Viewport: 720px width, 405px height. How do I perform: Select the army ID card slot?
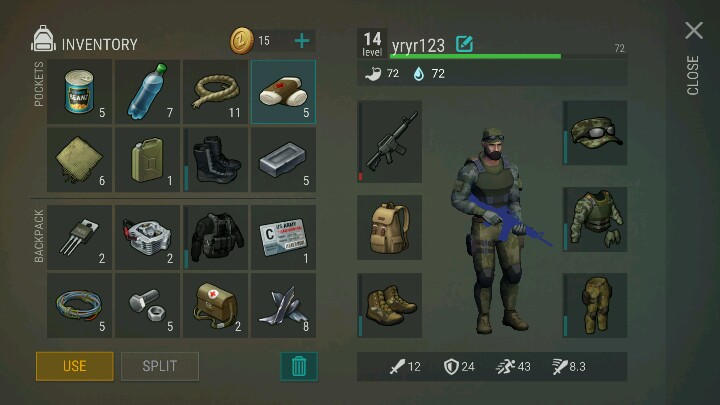coord(283,239)
